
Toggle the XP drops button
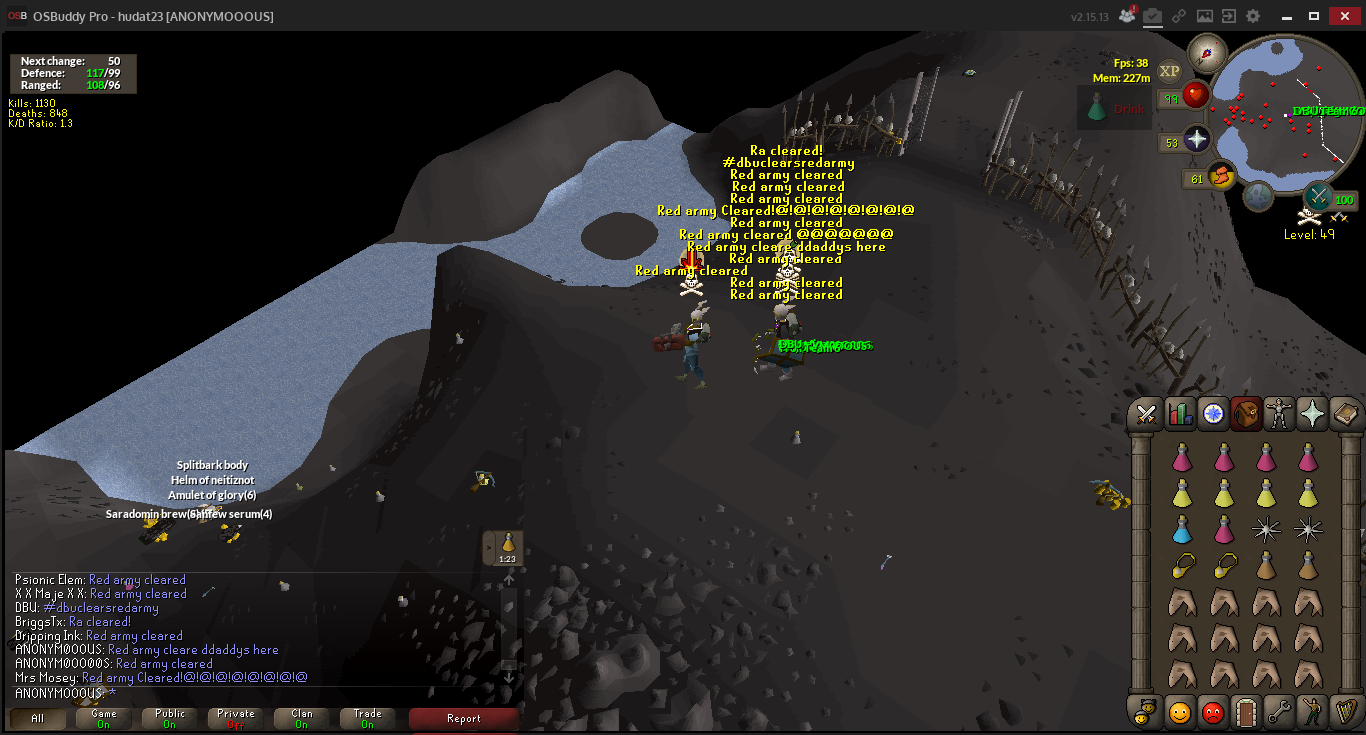point(1169,71)
